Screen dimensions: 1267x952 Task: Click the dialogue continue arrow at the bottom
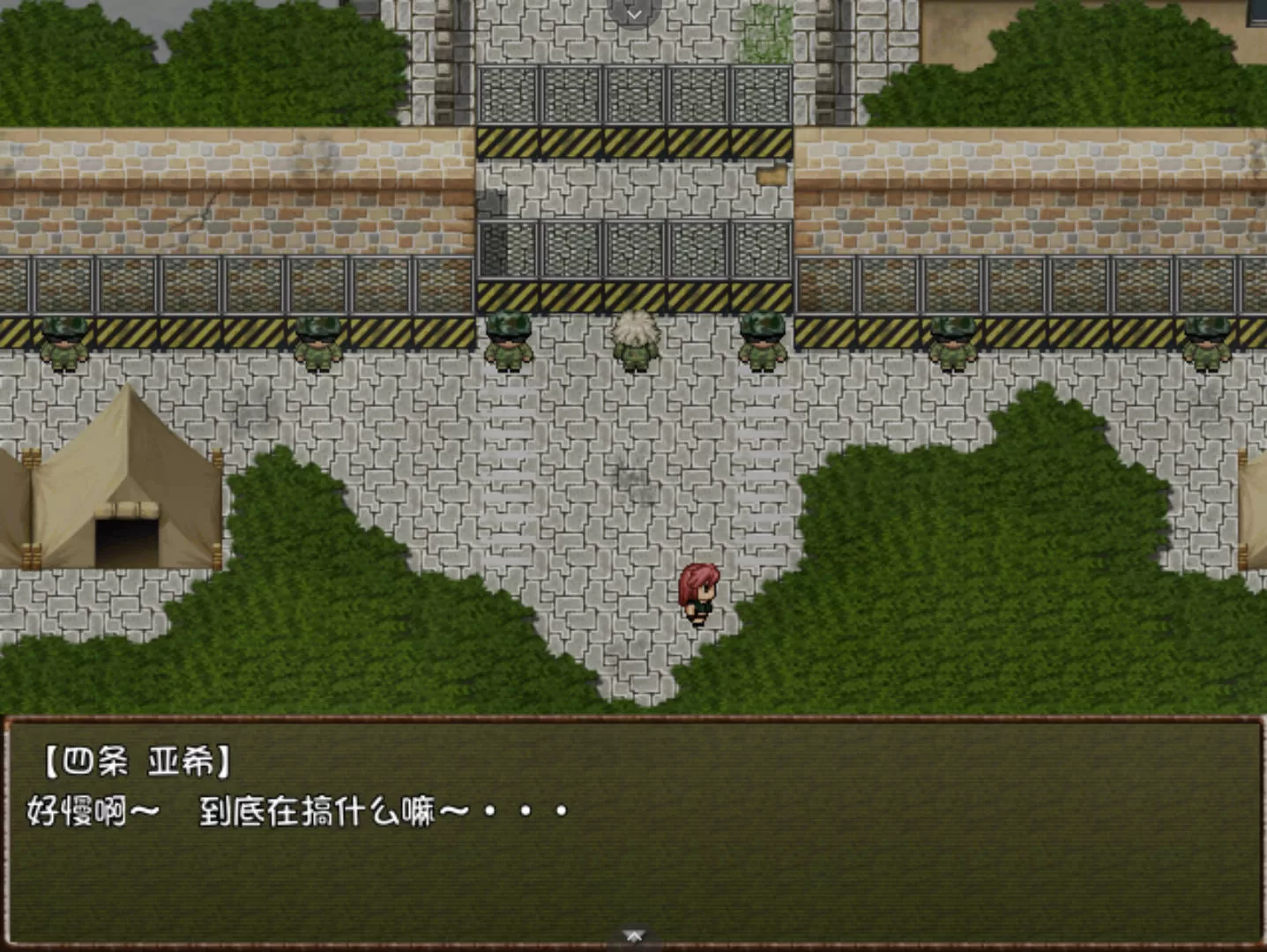pyautogui.click(x=633, y=934)
